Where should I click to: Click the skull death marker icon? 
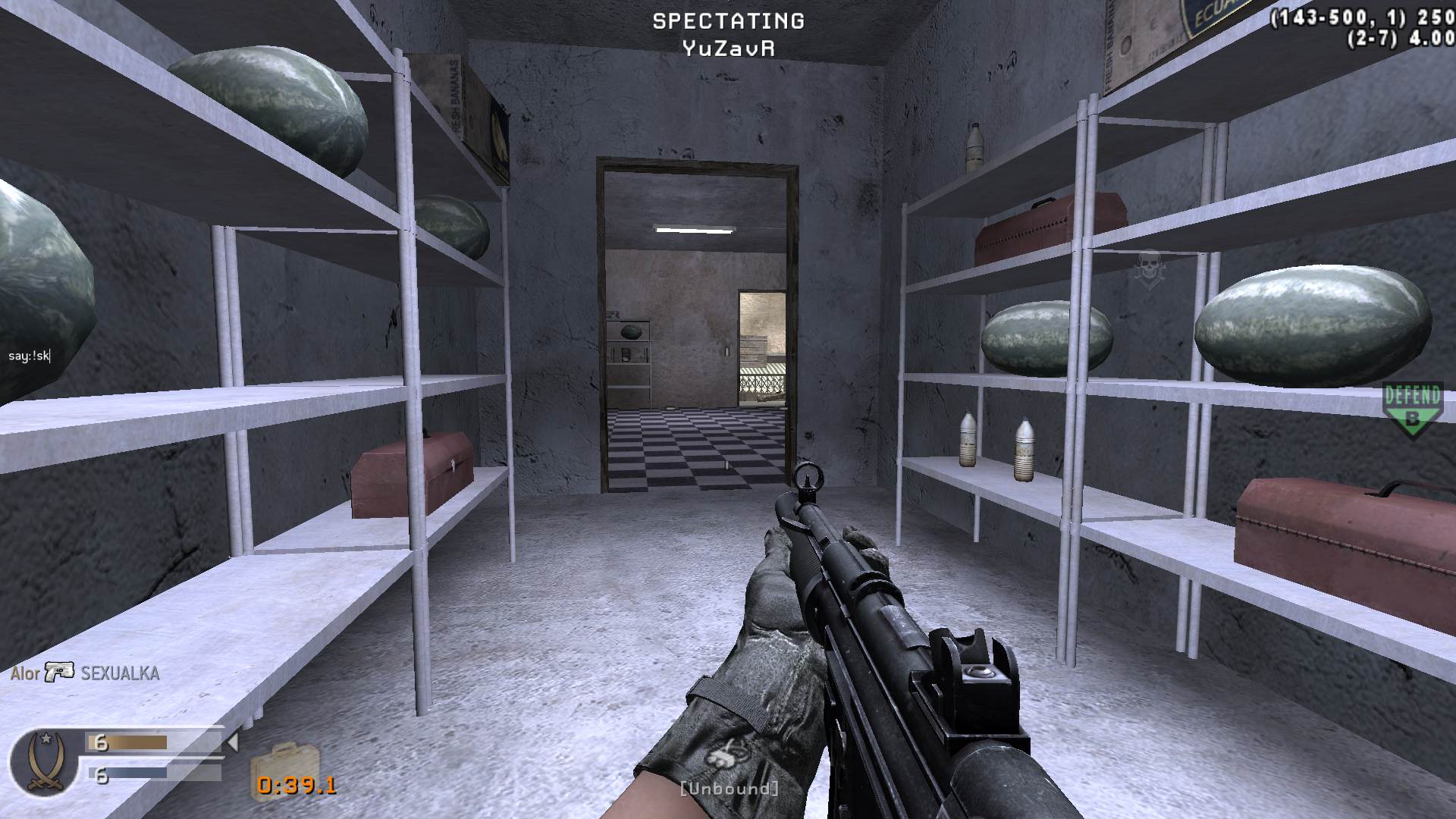(1149, 268)
